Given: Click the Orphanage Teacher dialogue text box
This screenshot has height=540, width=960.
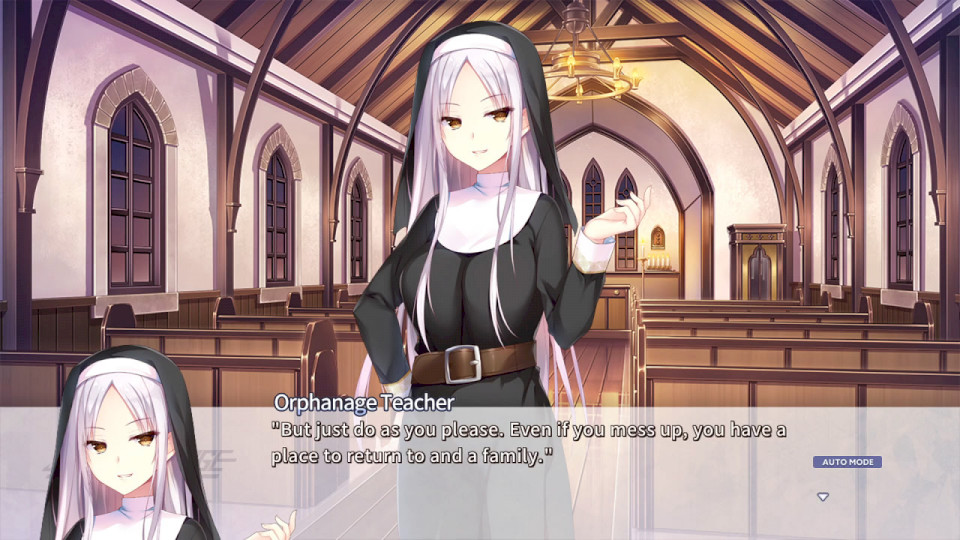Looking at the screenshot, I should click(x=530, y=443).
